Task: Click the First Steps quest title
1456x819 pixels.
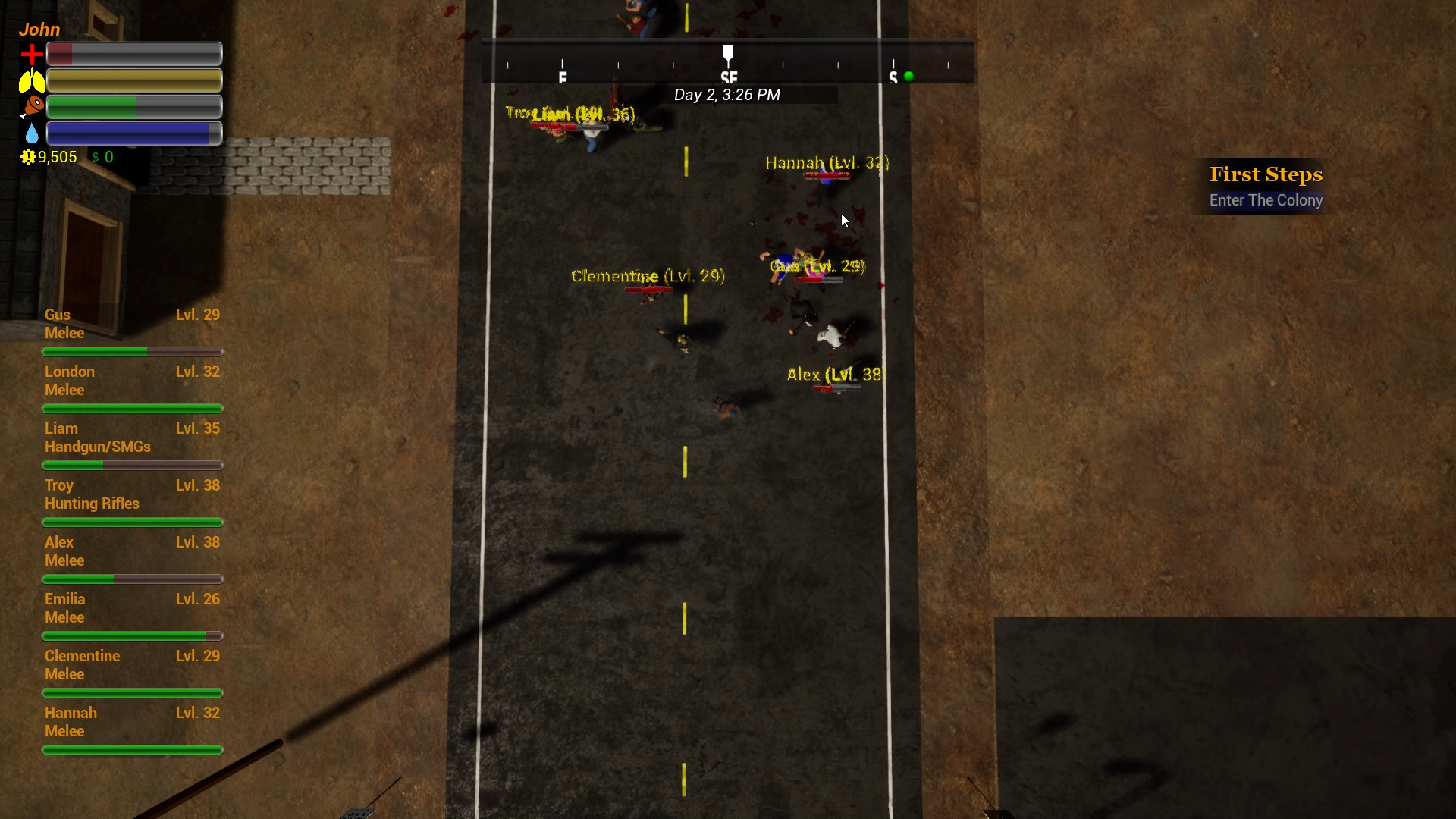Action: [x=1266, y=174]
